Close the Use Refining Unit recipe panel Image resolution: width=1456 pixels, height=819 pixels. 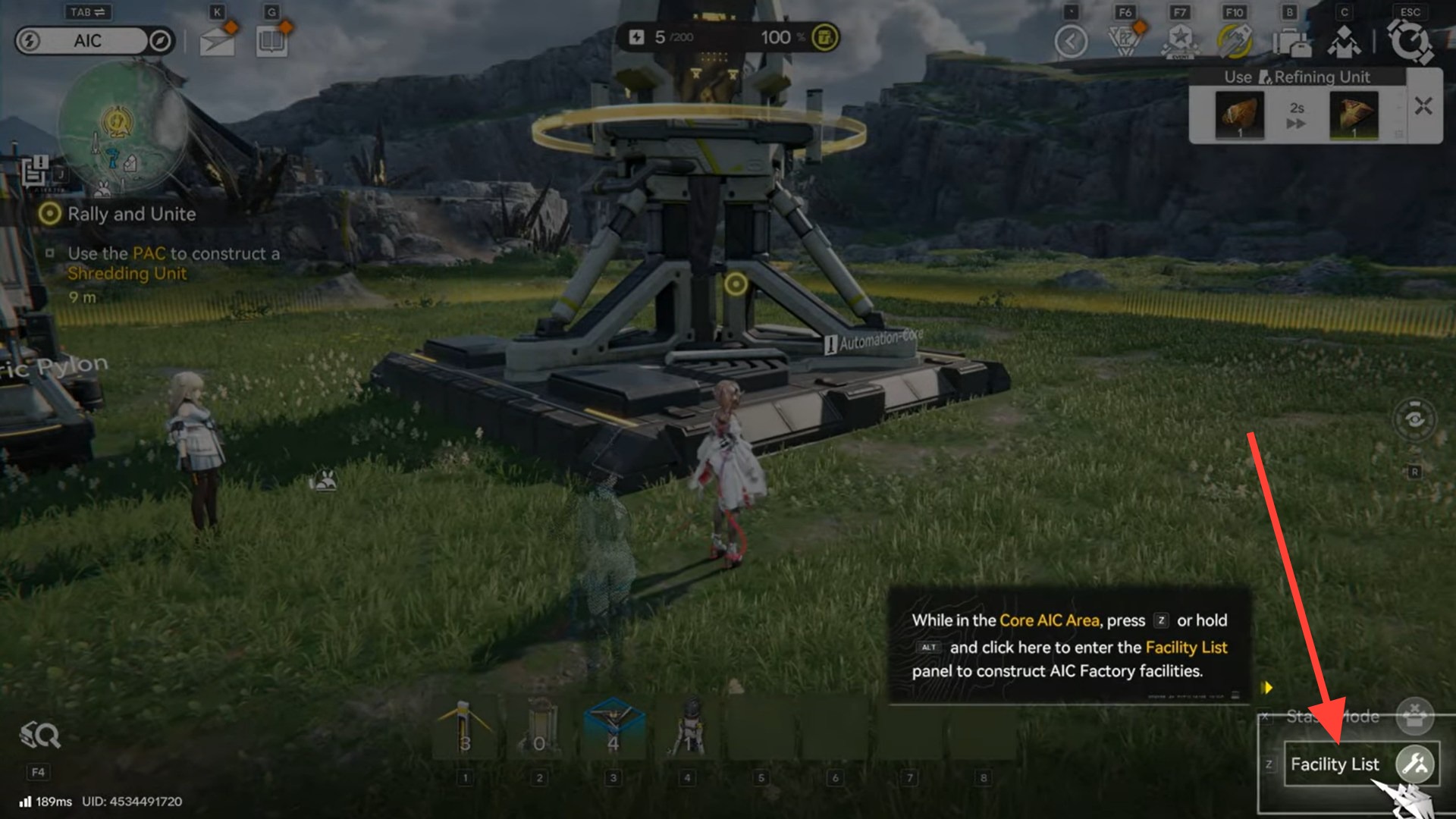(x=1423, y=106)
